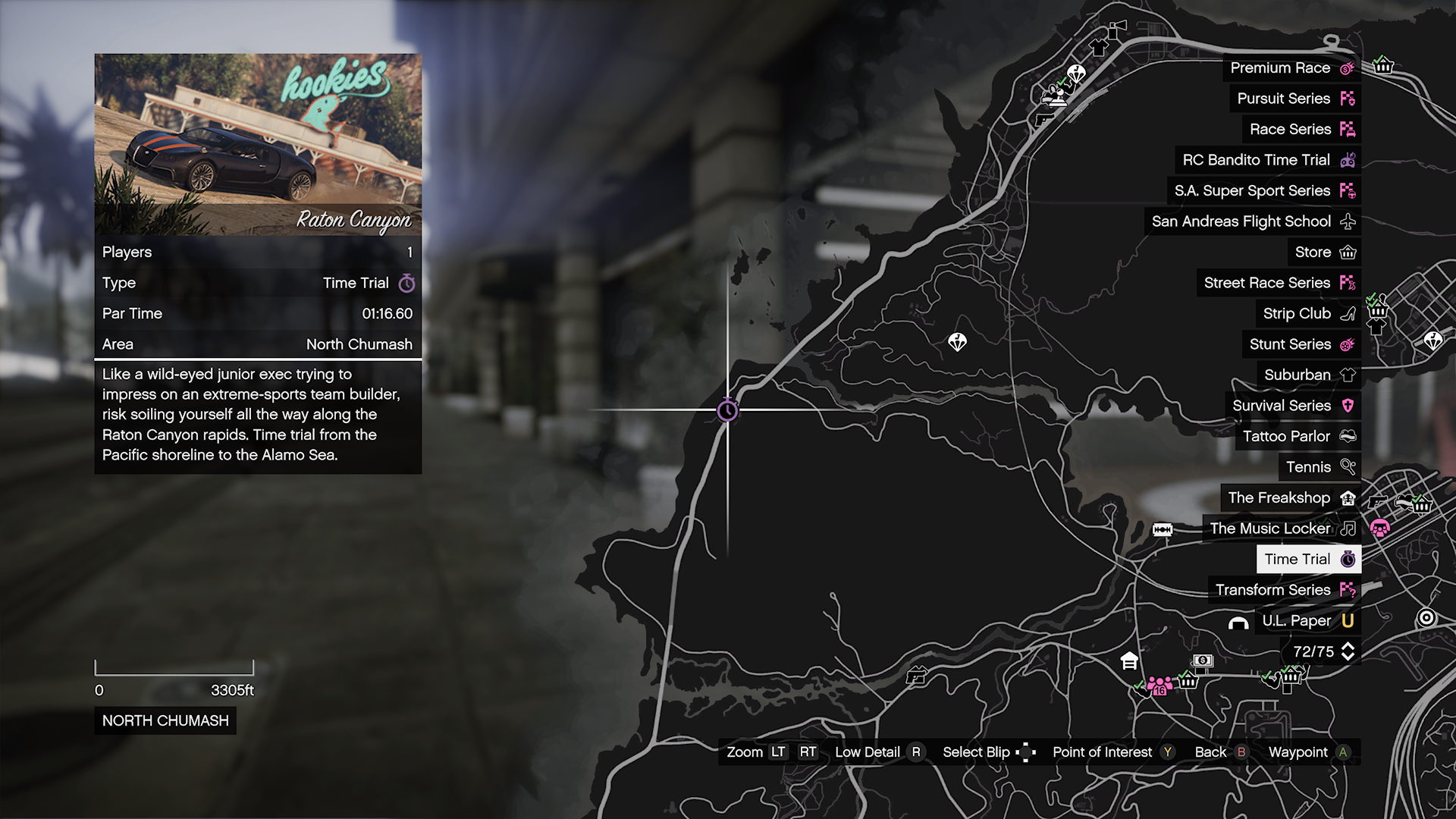Viewport: 1456px width, 819px height.
Task: Highlight RC Bandito Time Trial entry
Action: tap(1267, 160)
